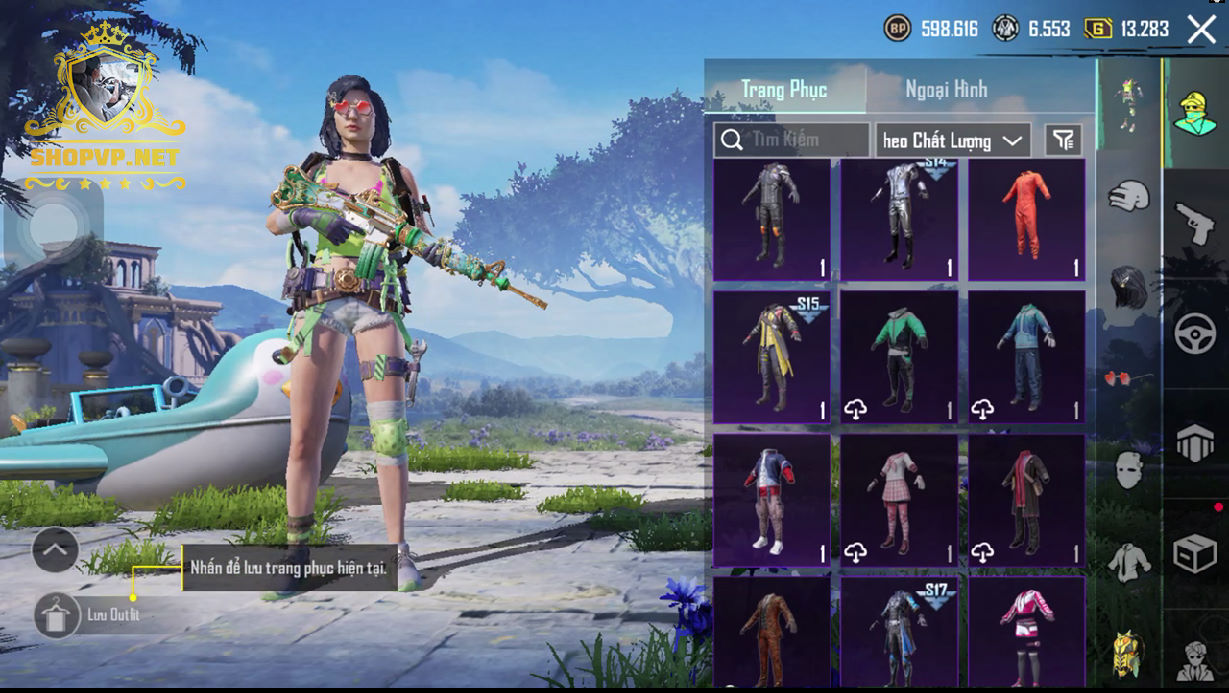Select the blue jacket and jeans outfit
This screenshot has width=1229, height=693.
pyautogui.click(x=1026, y=356)
